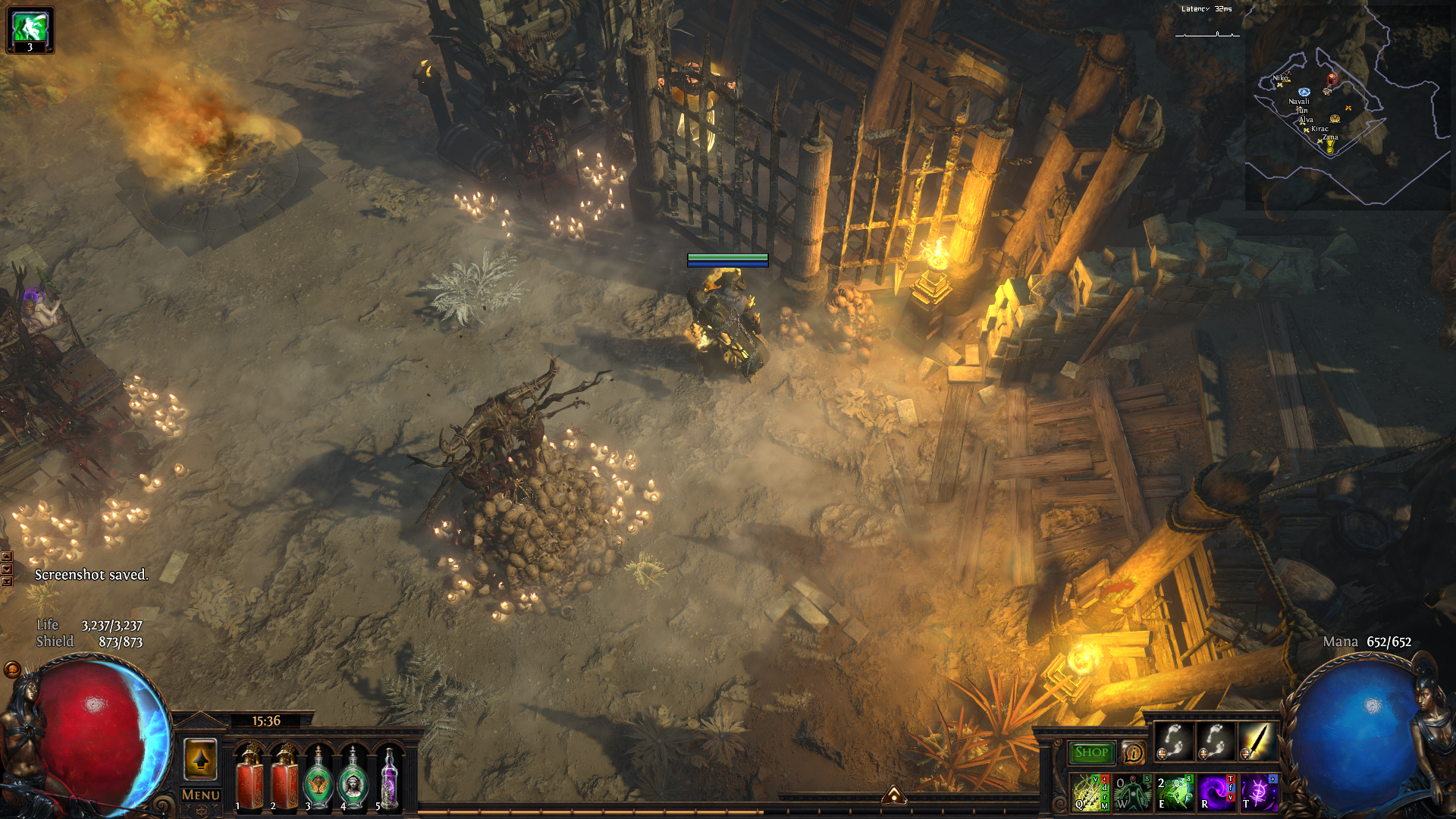
Task: Activate the green clones skill on E
Action: click(x=1174, y=792)
